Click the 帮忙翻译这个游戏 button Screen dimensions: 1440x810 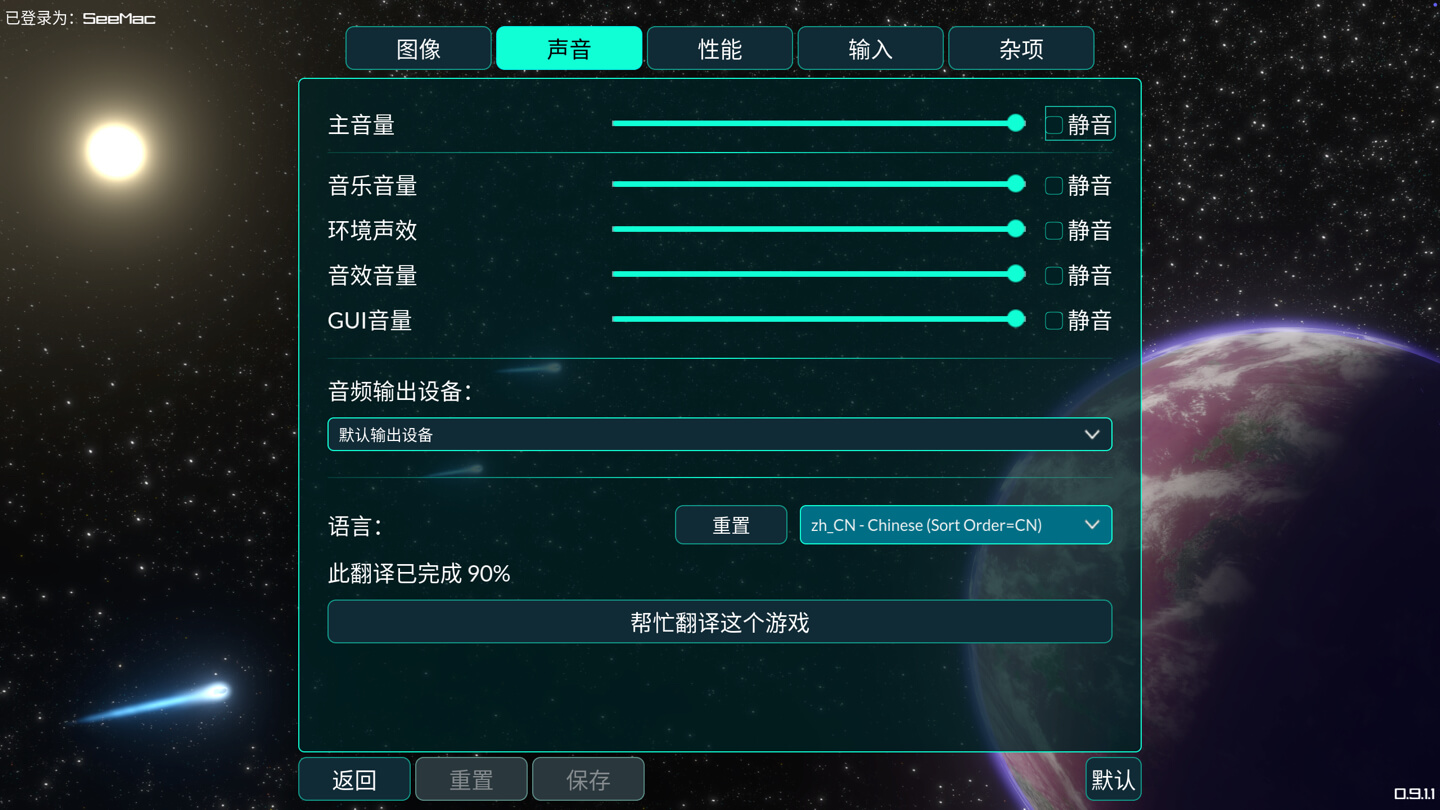(719, 623)
